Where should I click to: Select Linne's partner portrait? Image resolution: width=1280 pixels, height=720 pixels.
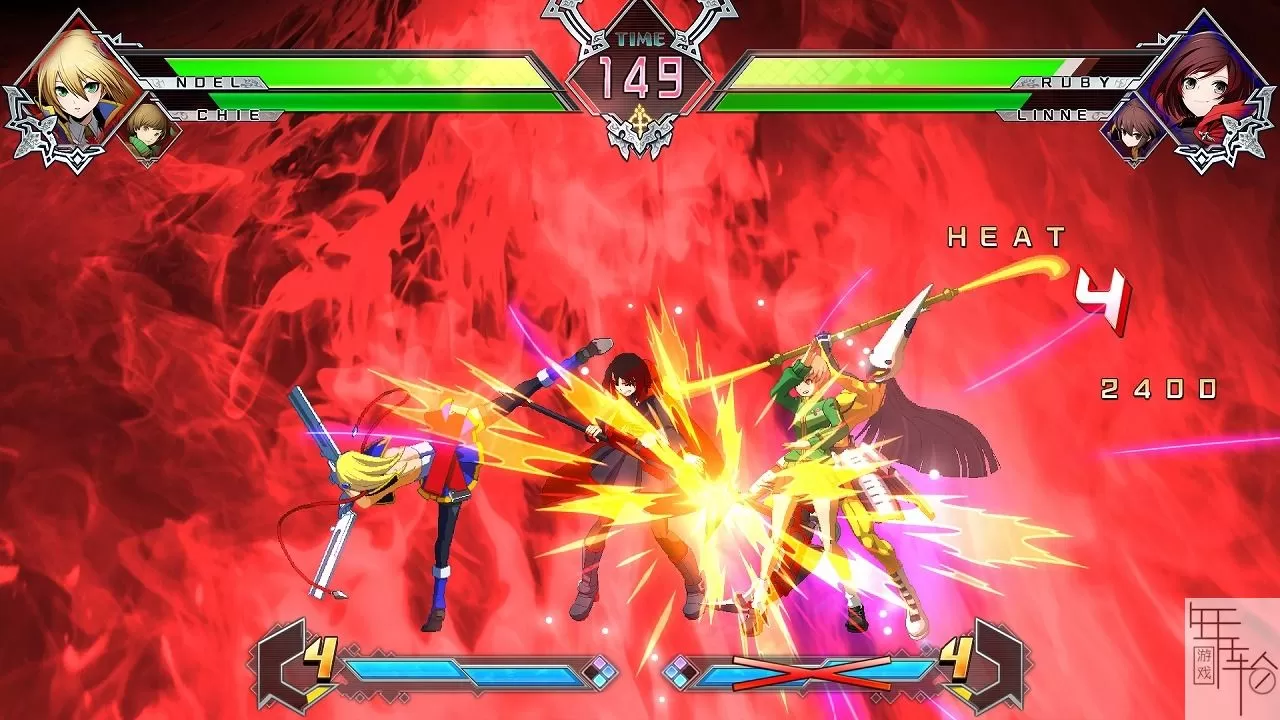1133,130
